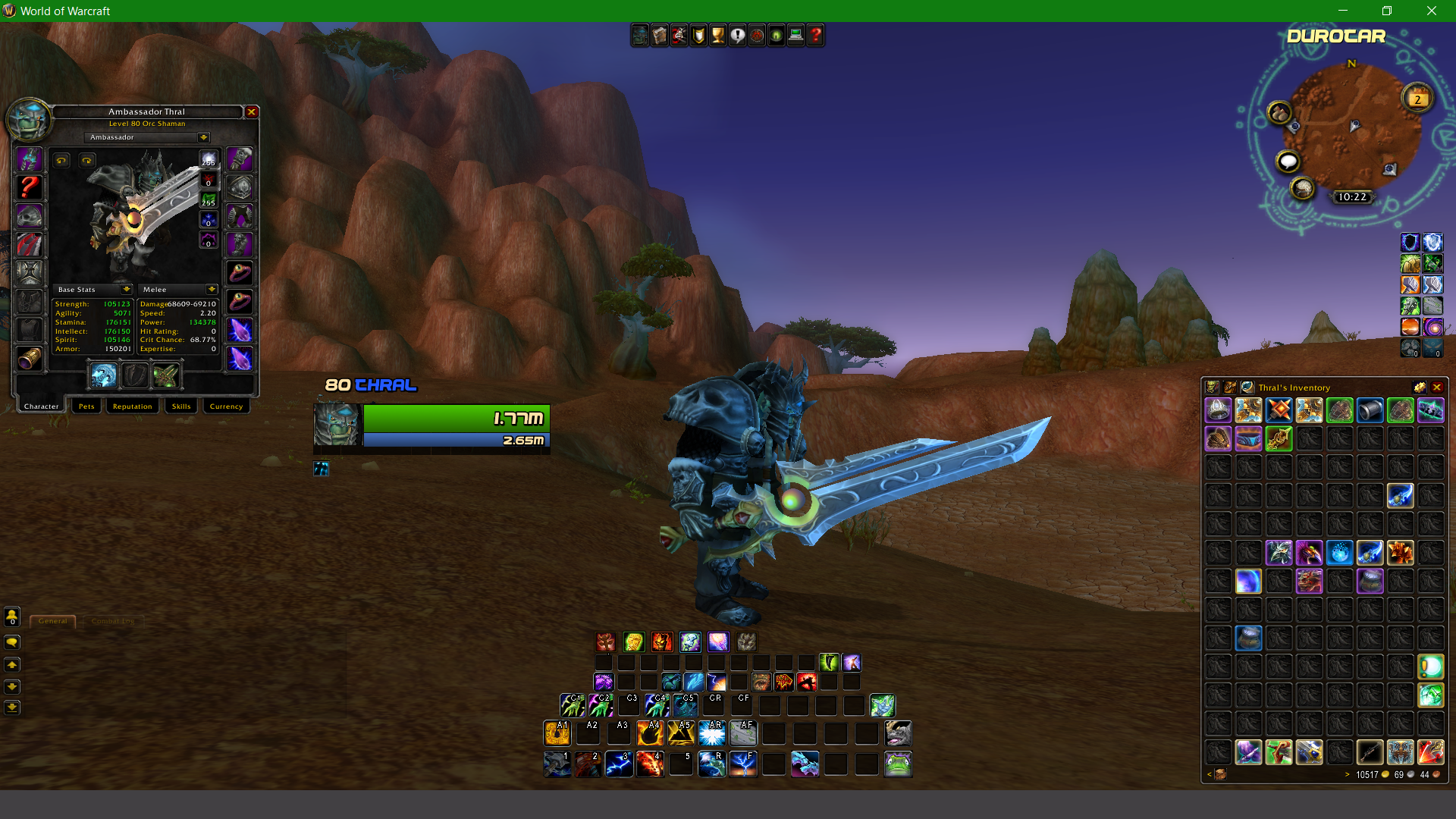Screen dimensions: 1456x819
Task: Expand the Base Stats dropdown
Action: pyautogui.click(x=126, y=290)
